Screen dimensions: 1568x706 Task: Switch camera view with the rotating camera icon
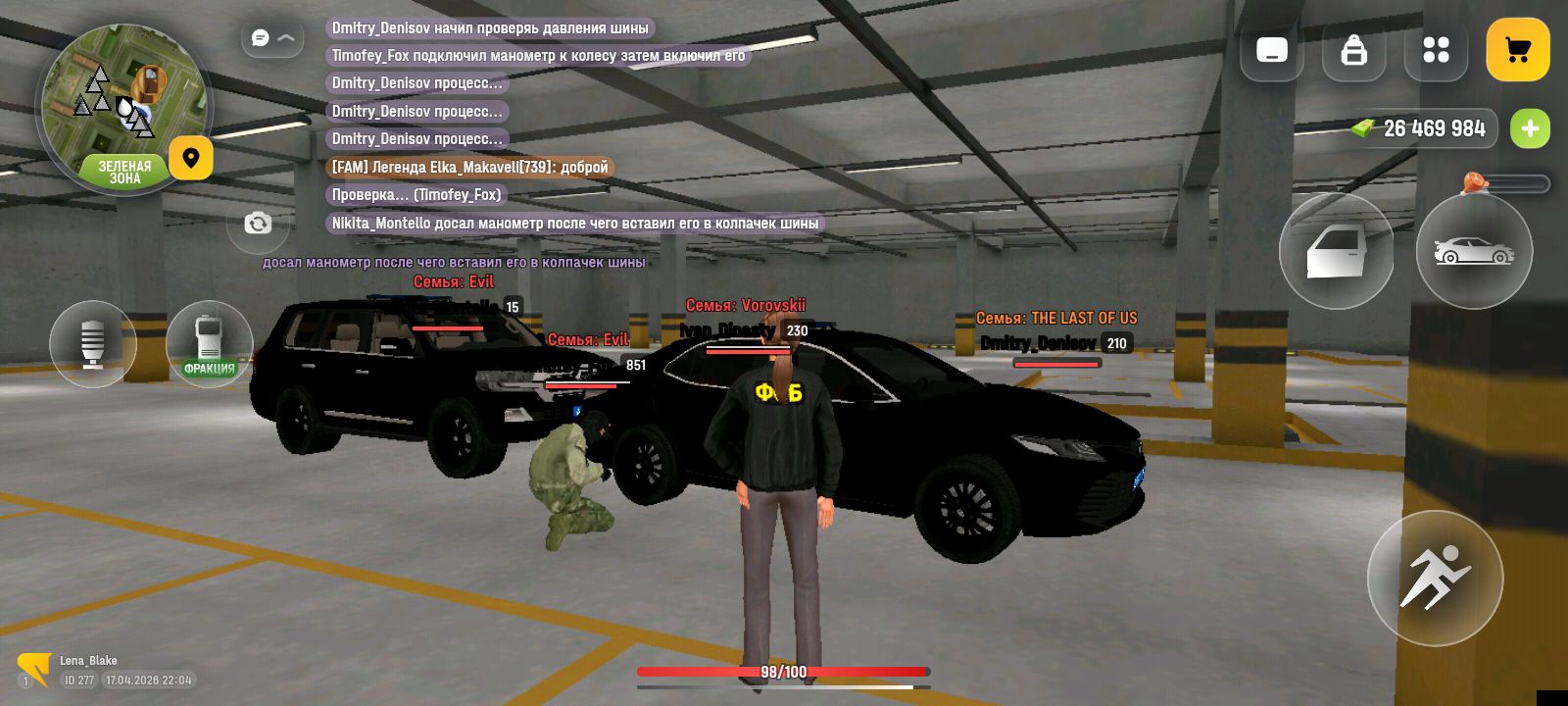tap(258, 224)
